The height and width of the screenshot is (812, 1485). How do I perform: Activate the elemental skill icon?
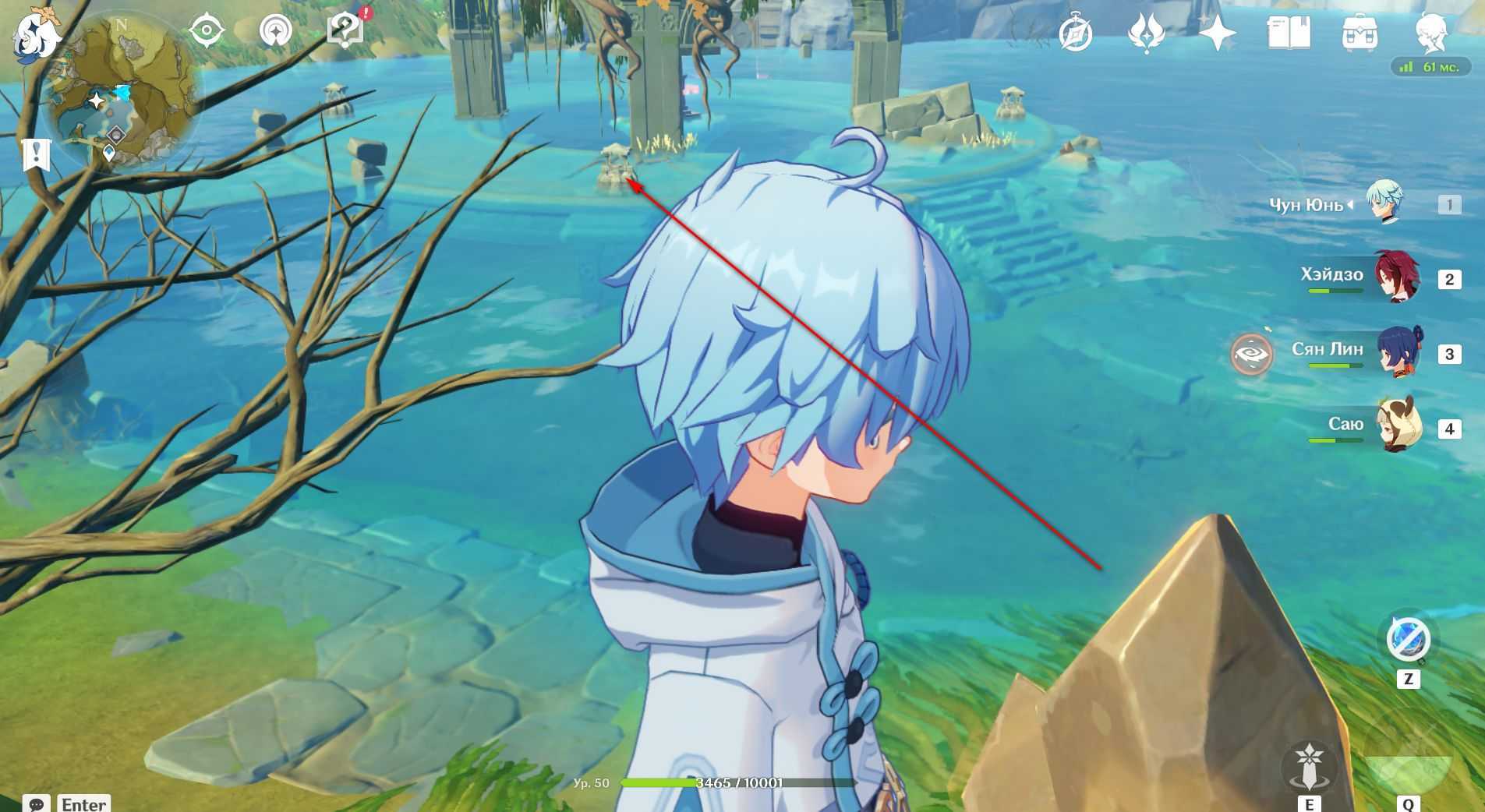tap(1310, 766)
